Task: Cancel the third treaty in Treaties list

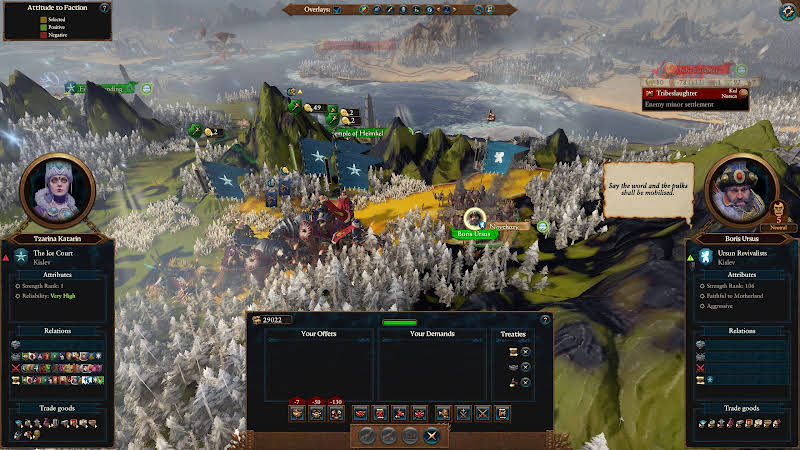Action: (526, 382)
